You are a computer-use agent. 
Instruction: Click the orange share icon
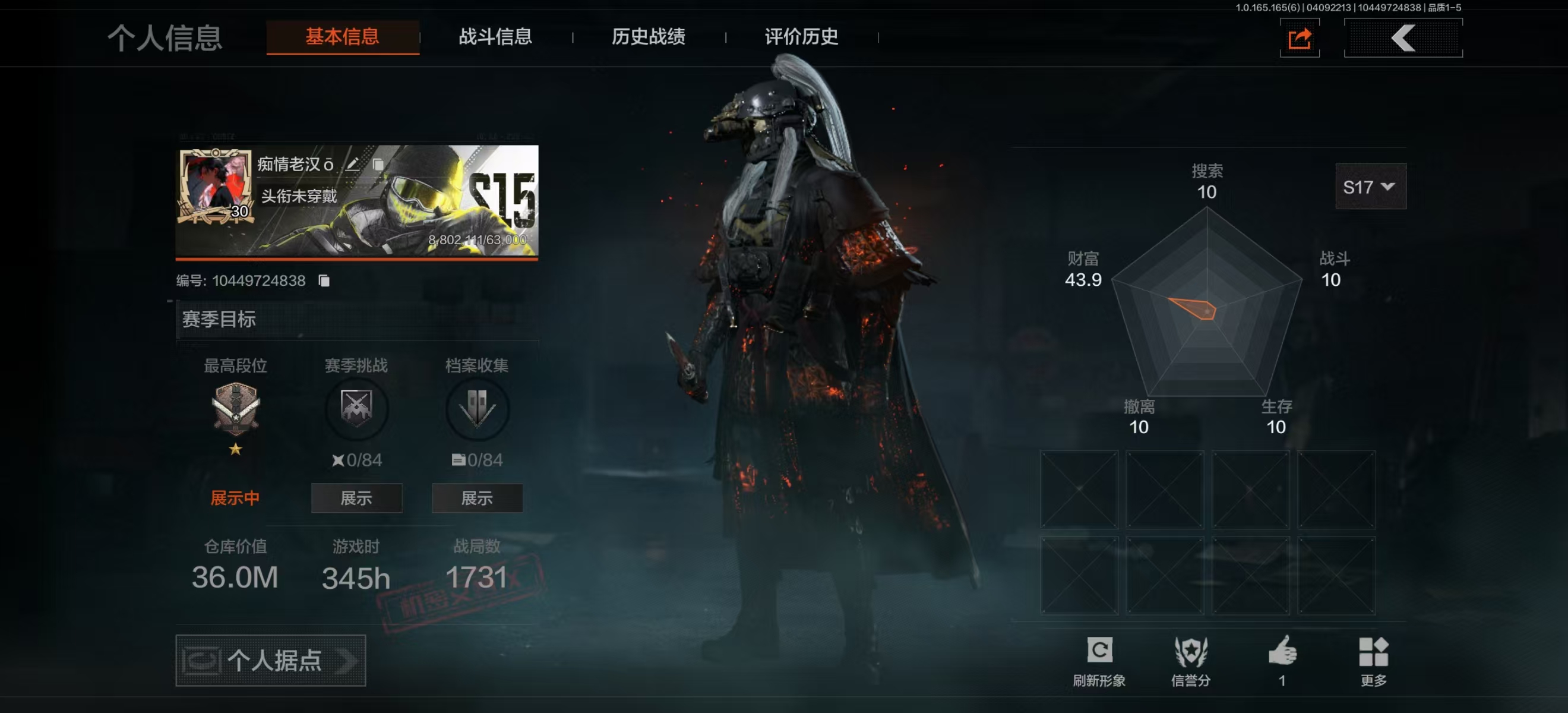(x=1299, y=39)
